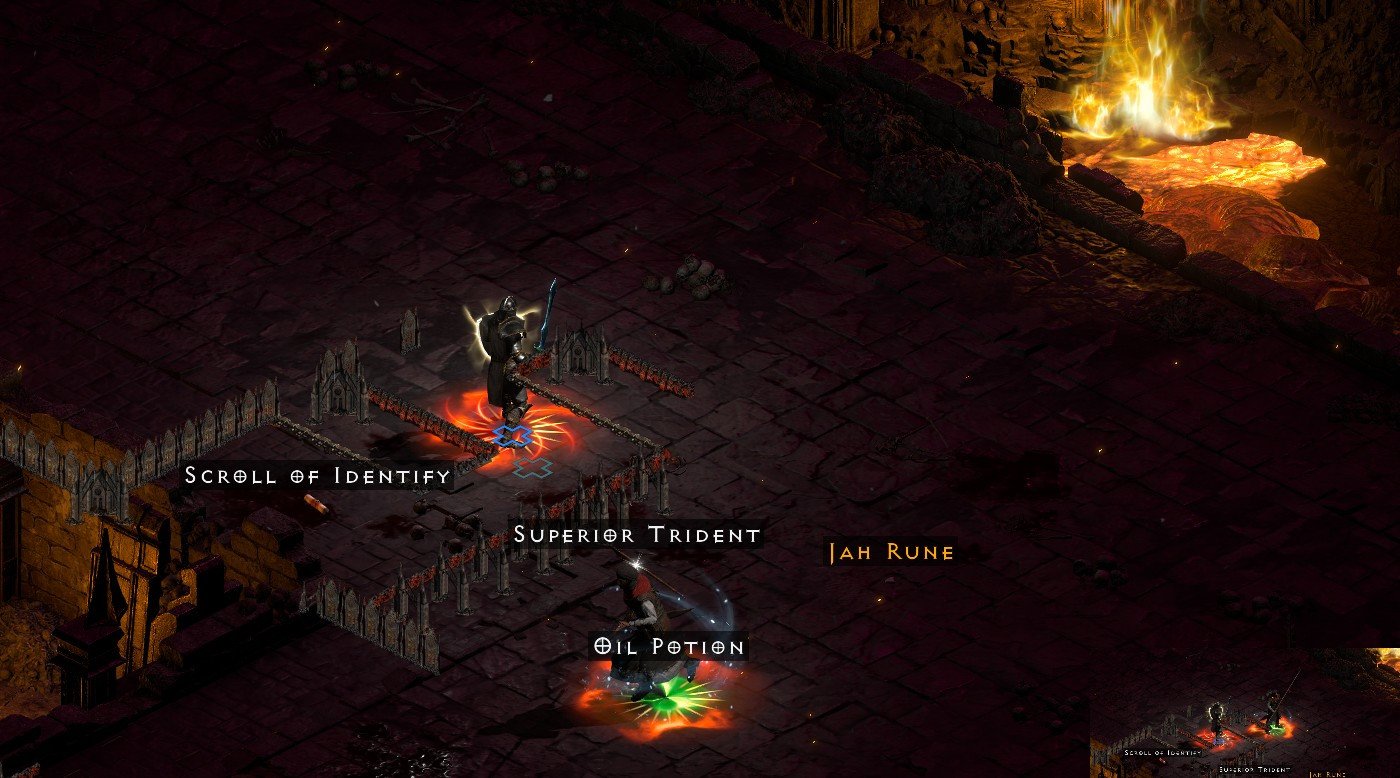The height and width of the screenshot is (778, 1400).
Task: Take the Oil Potion
Action: [x=667, y=646]
